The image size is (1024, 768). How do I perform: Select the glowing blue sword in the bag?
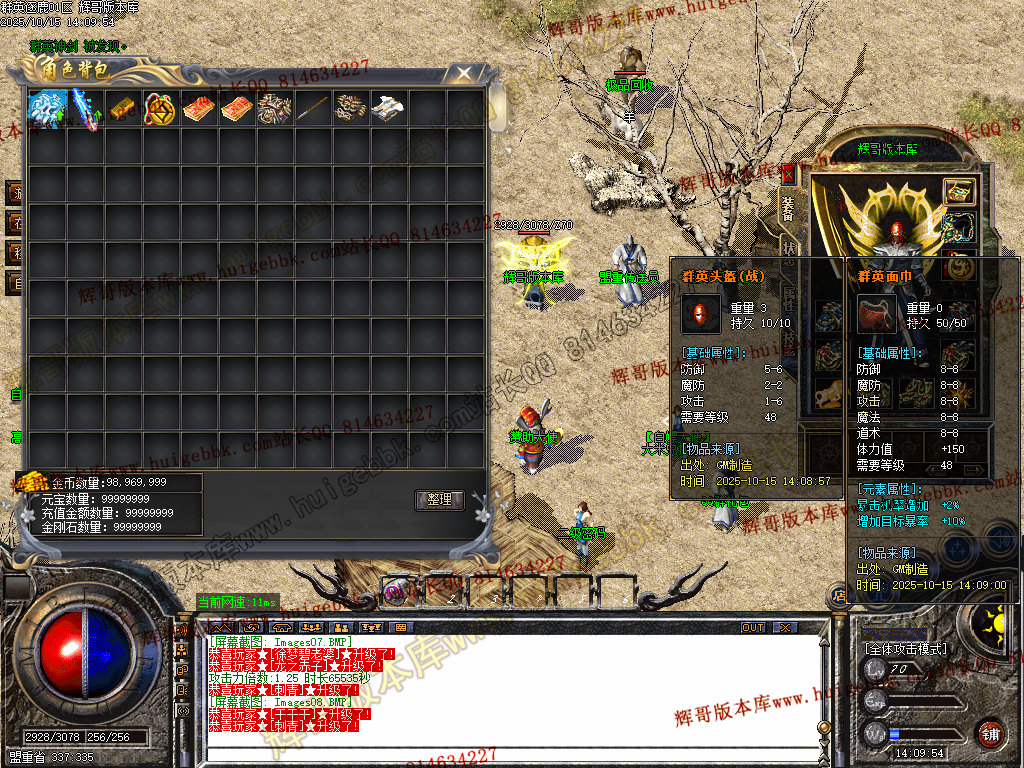click(x=85, y=109)
